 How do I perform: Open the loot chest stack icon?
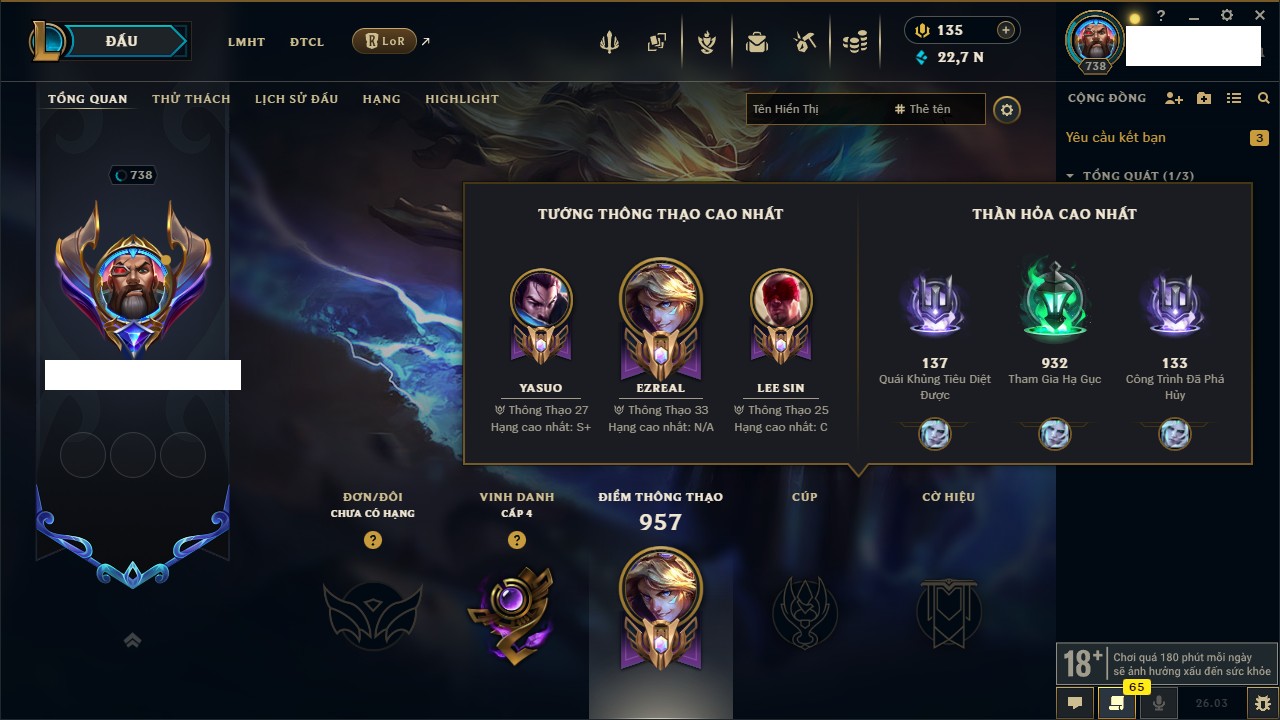click(757, 42)
